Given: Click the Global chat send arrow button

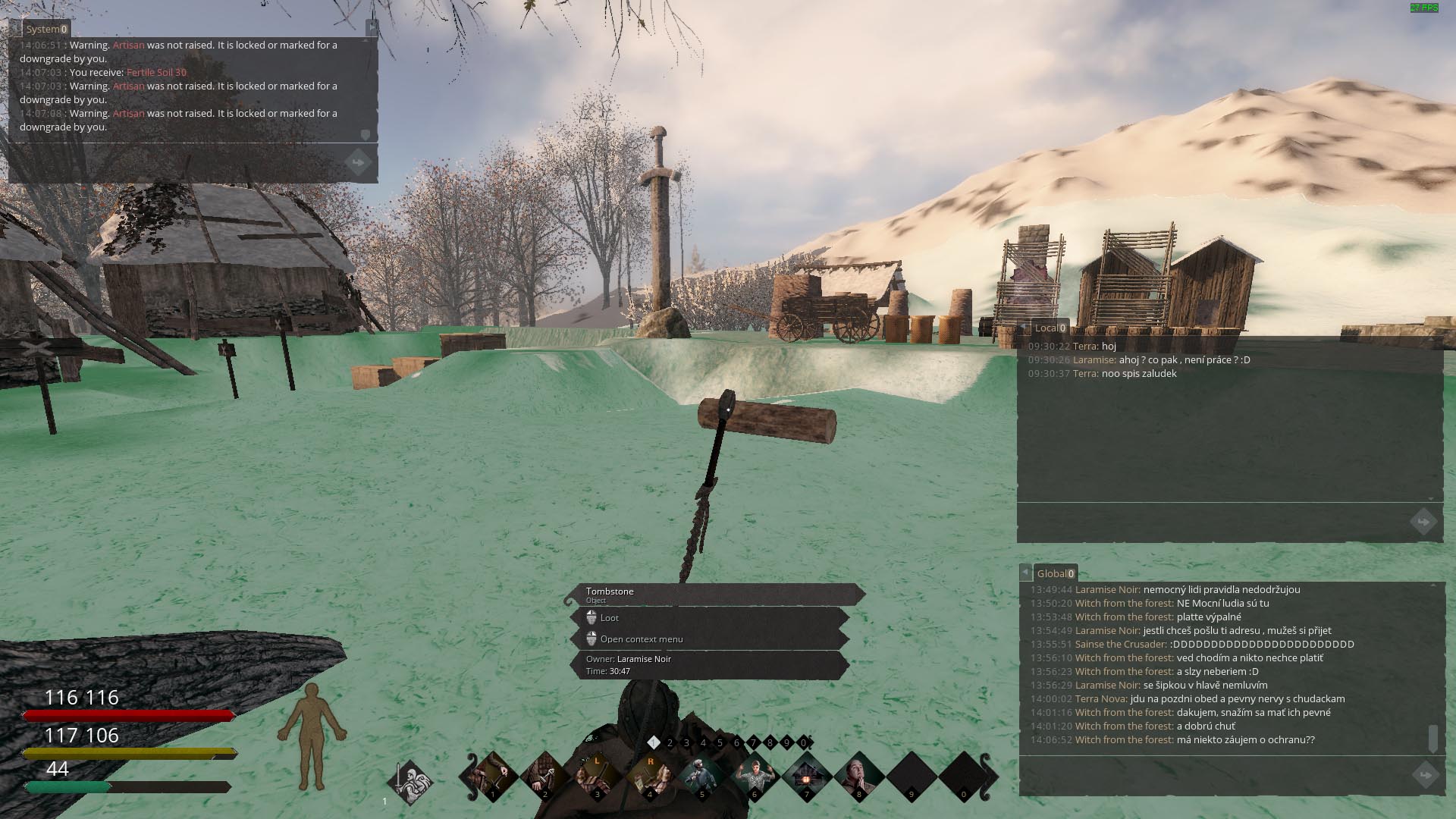Looking at the screenshot, I should [1426, 775].
